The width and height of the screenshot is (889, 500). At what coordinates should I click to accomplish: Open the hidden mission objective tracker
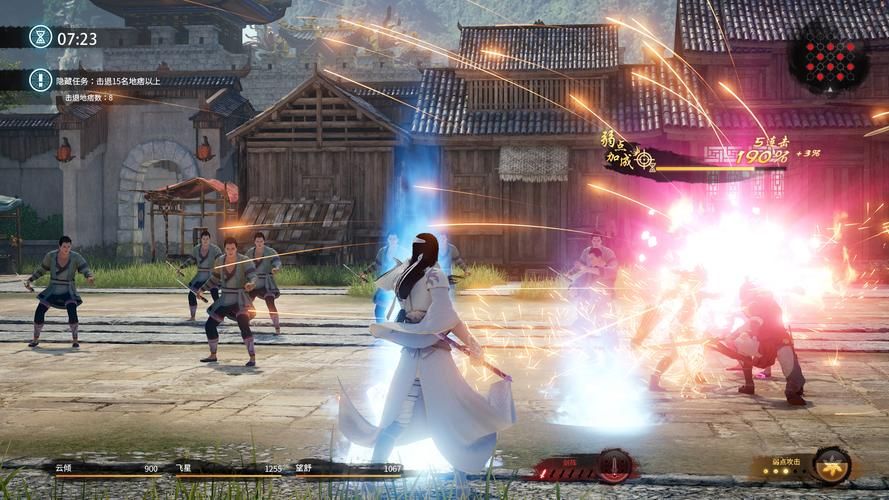pos(40,80)
